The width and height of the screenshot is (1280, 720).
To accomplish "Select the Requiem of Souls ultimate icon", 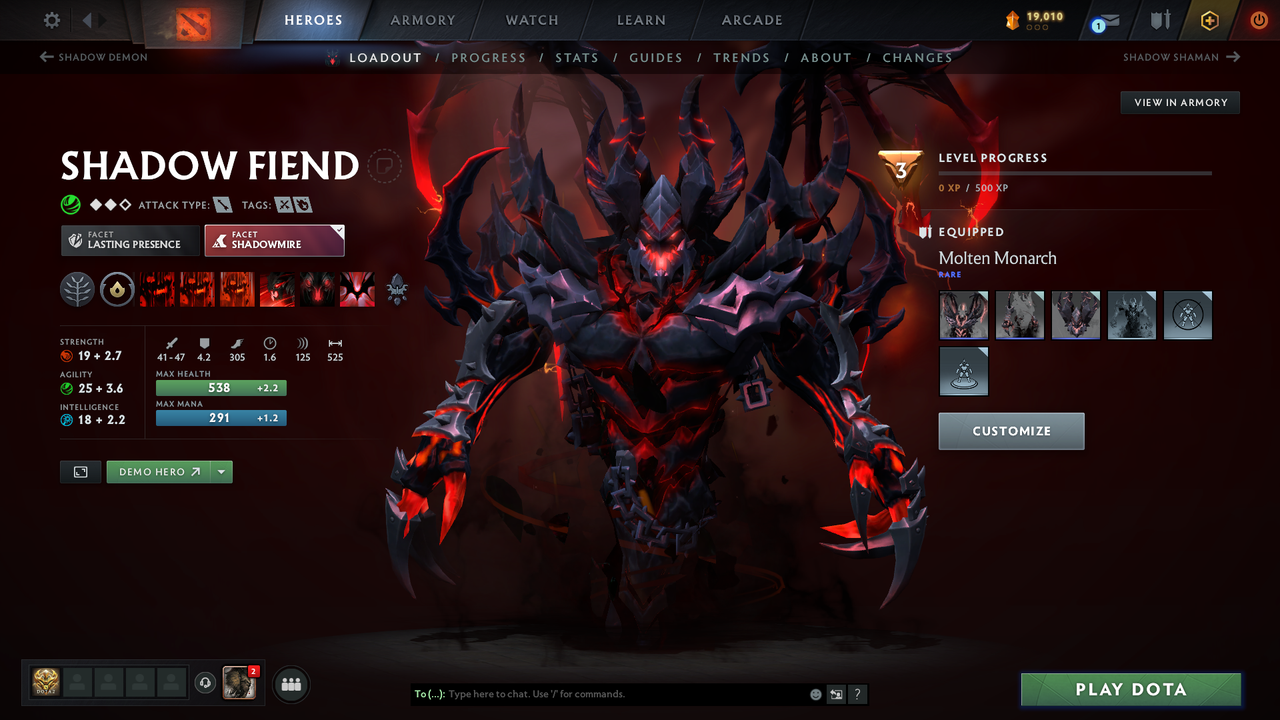I will [x=356, y=289].
